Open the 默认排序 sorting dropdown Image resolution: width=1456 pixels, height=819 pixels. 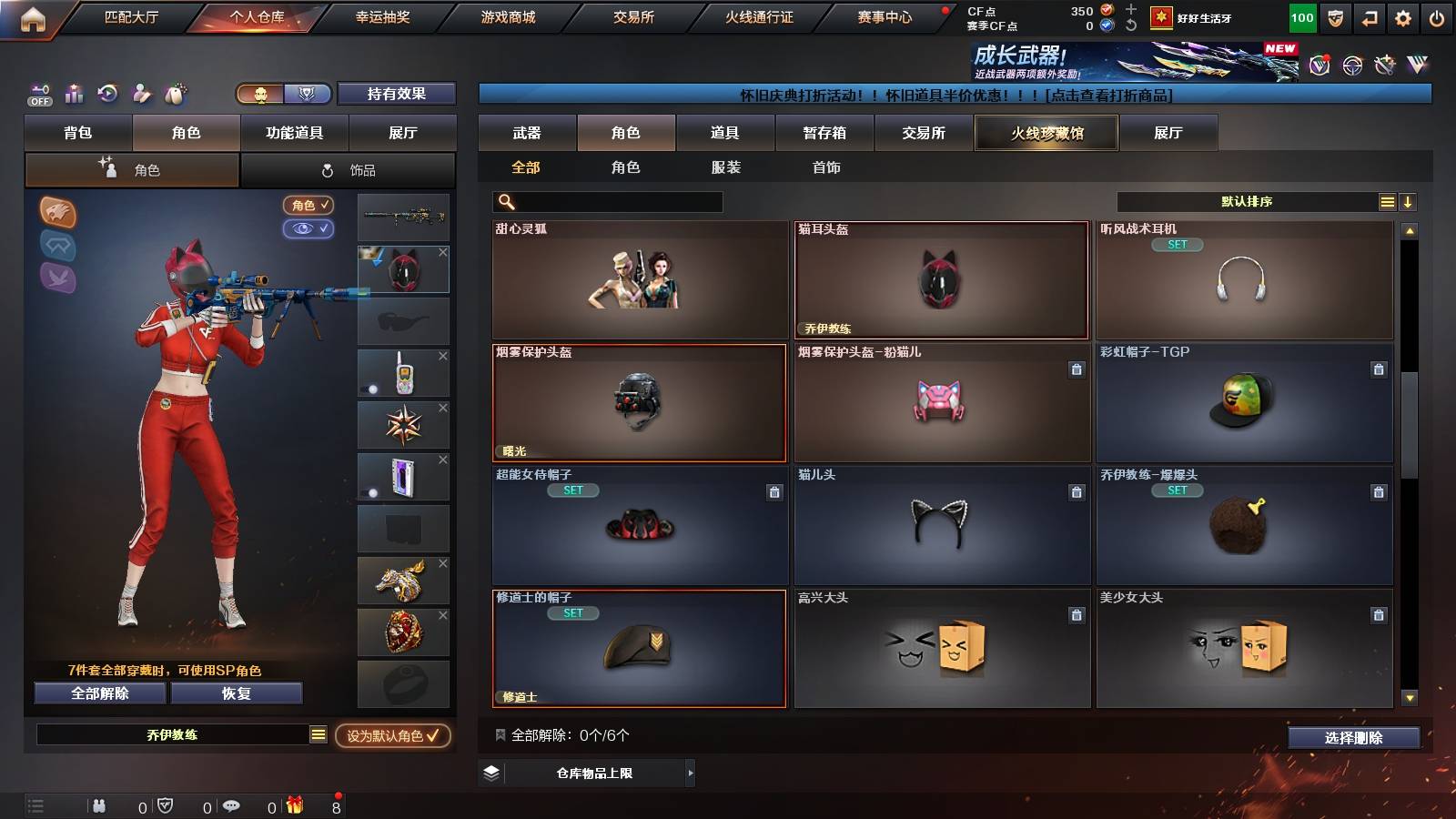(1247, 201)
